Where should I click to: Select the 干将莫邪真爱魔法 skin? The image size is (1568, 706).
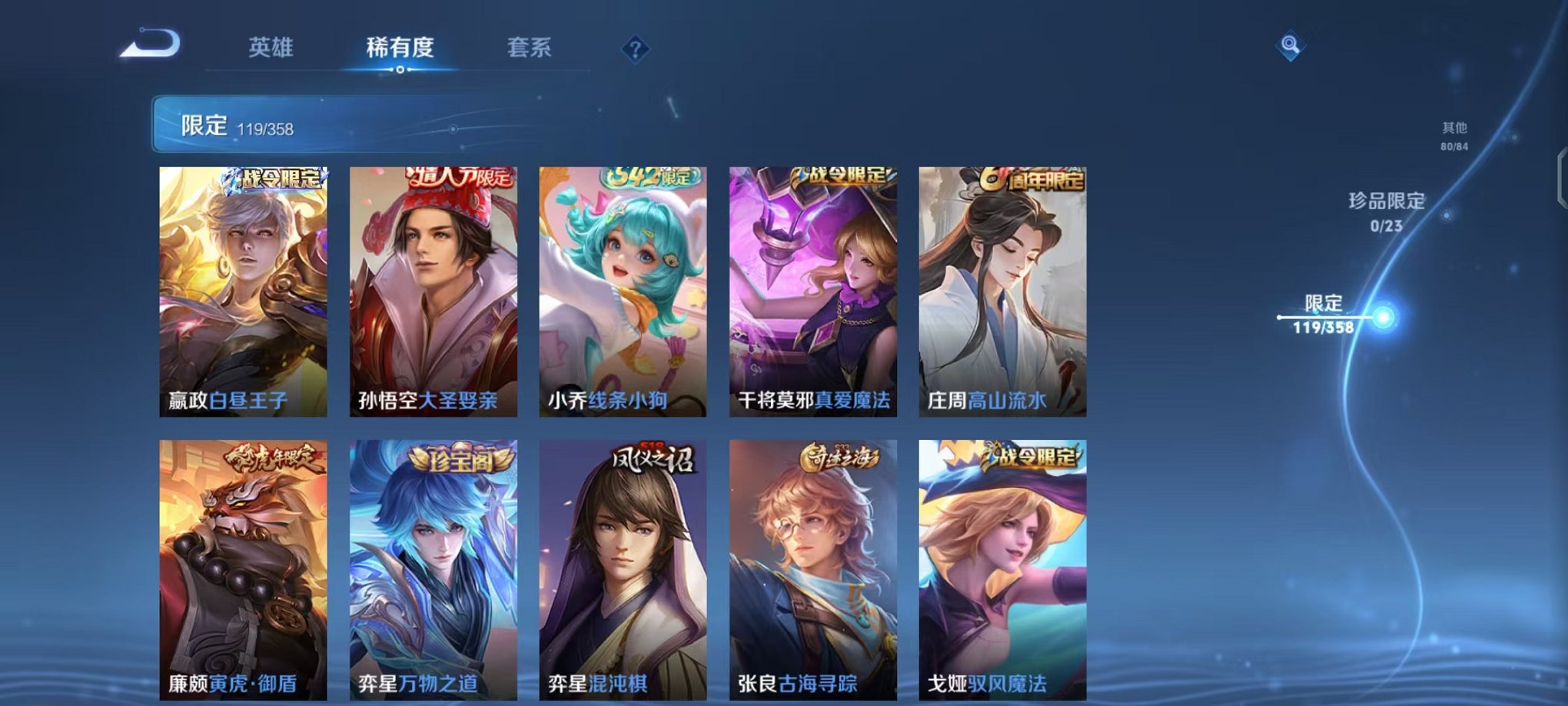[x=815, y=292]
